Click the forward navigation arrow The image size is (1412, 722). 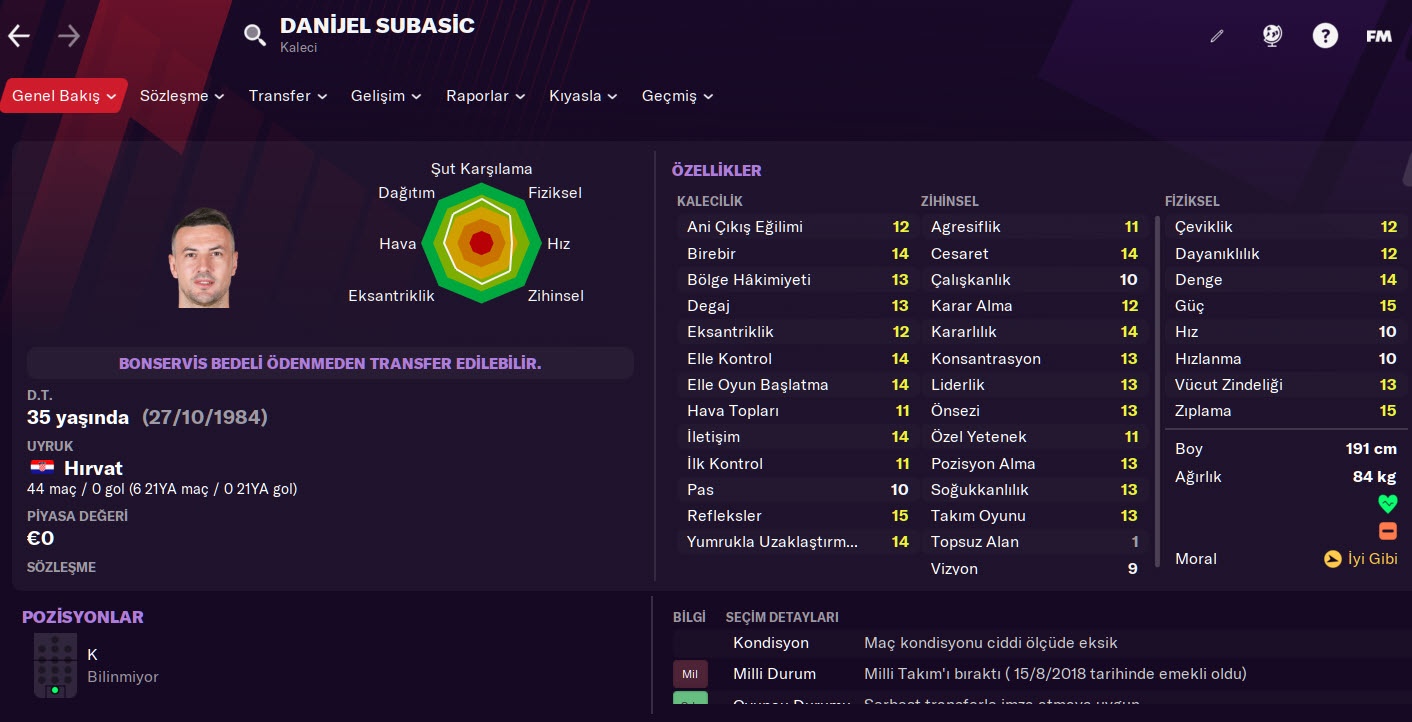pos(69,37)
